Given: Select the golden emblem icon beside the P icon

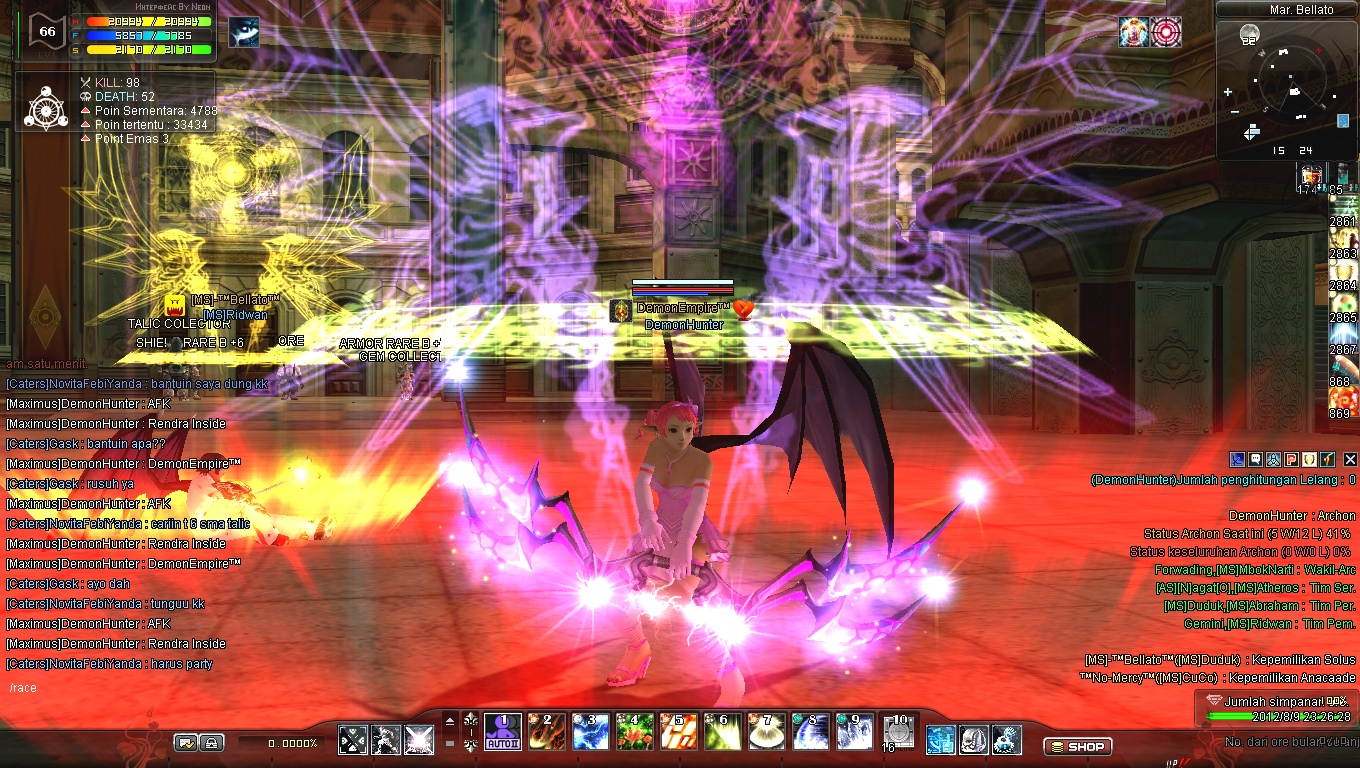Looking at the screenshot, I should (1309, 459).
